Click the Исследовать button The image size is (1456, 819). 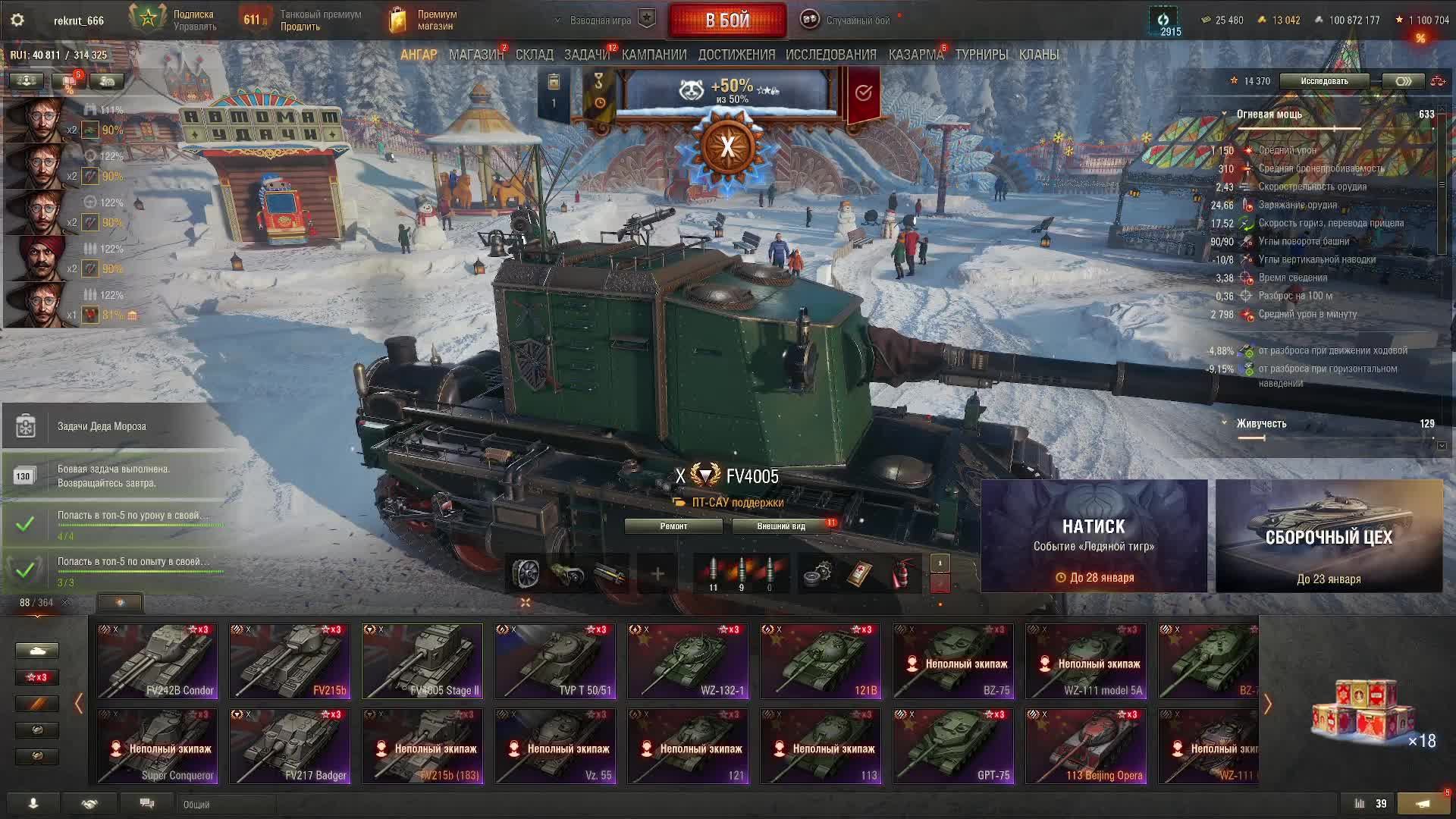[x=1324, y=81]
